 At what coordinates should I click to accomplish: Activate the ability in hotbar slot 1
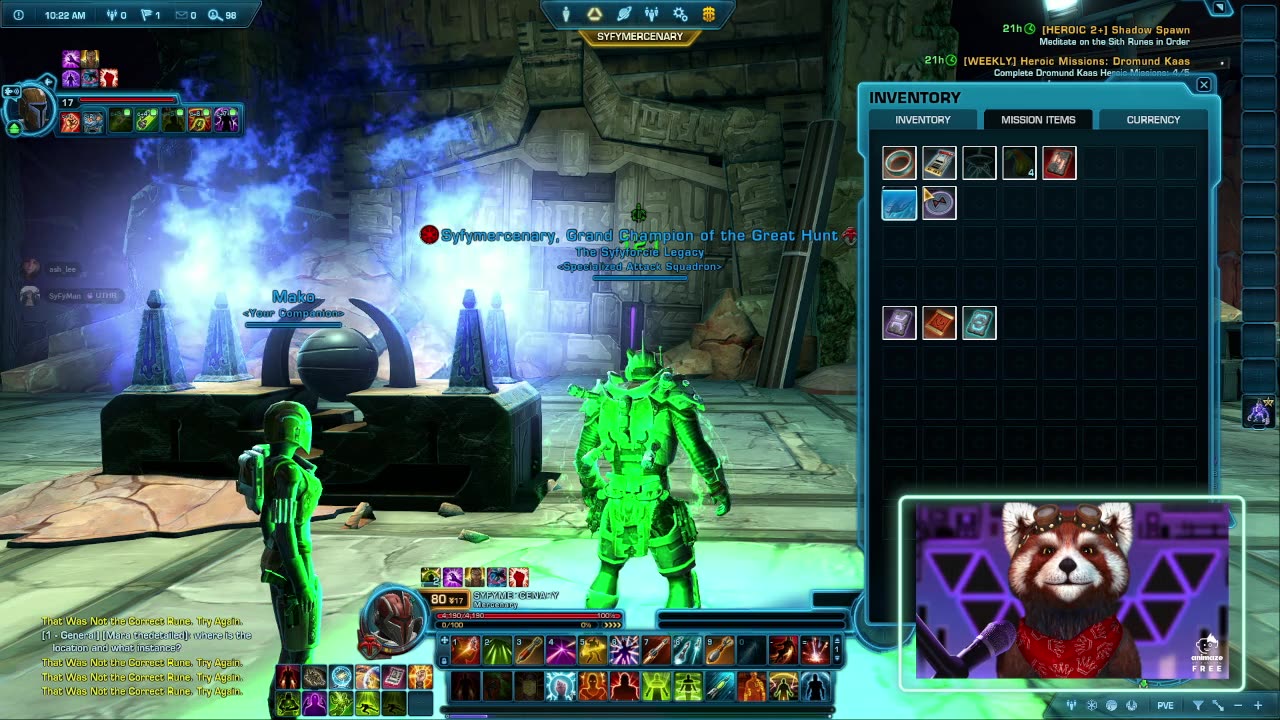tap(465, 651)
